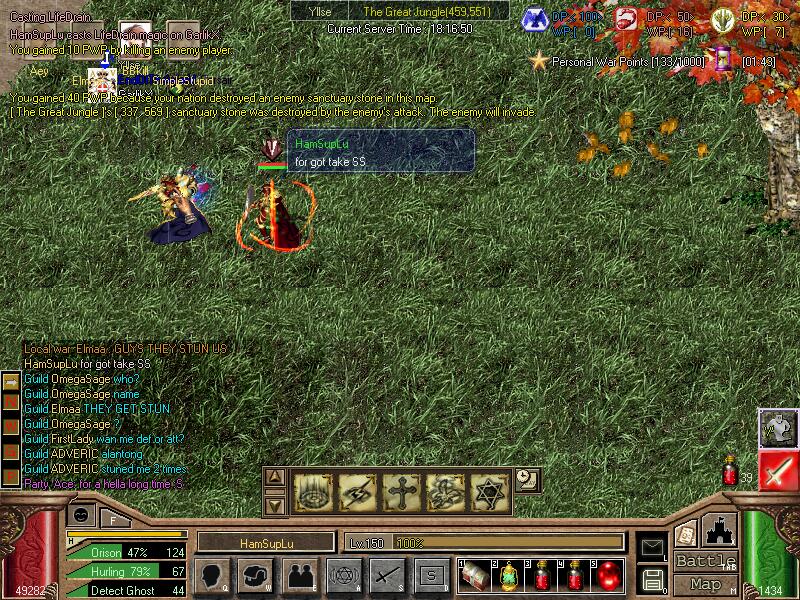Open the head profile status button
Viewport: 800px width, 600px height.
[x=212, y=575]
